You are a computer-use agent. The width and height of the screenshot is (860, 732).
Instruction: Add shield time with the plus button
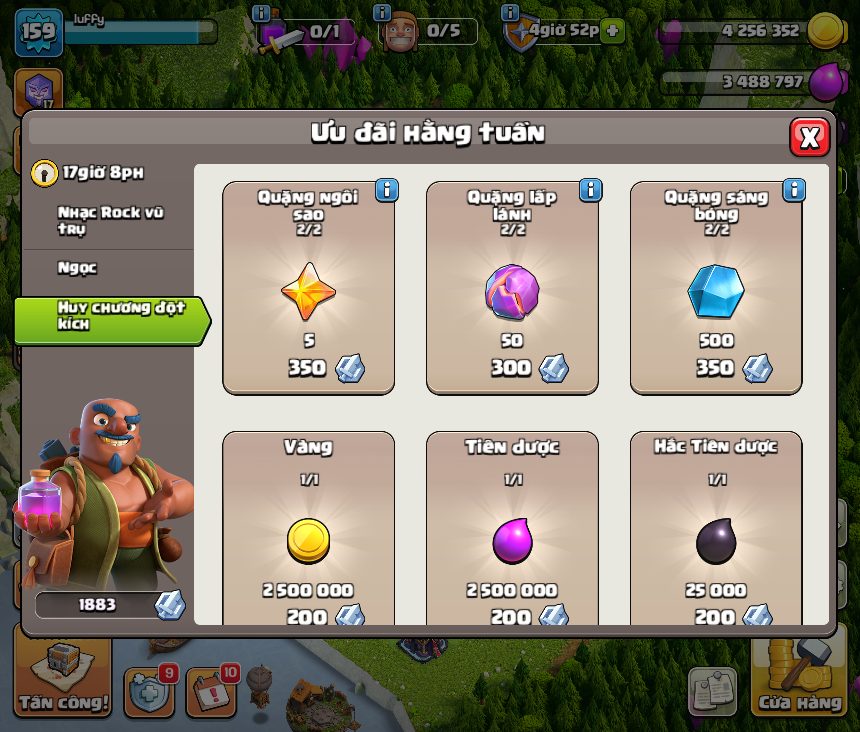(x=612, y=30)
